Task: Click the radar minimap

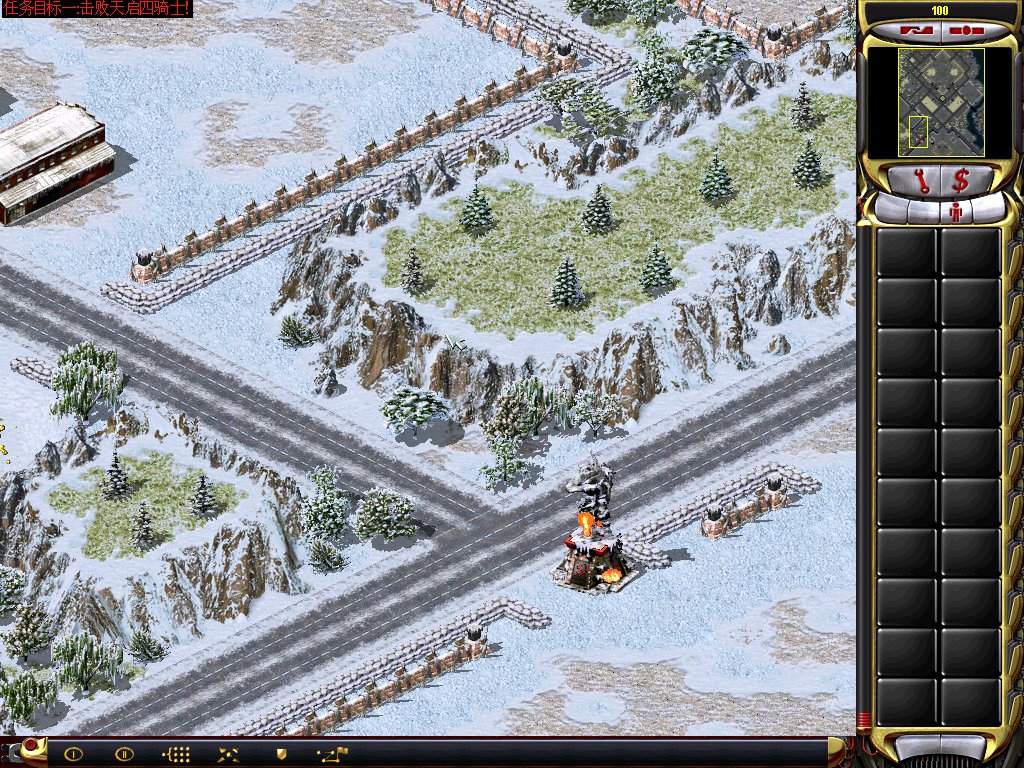Action: [x=941, y=102]
